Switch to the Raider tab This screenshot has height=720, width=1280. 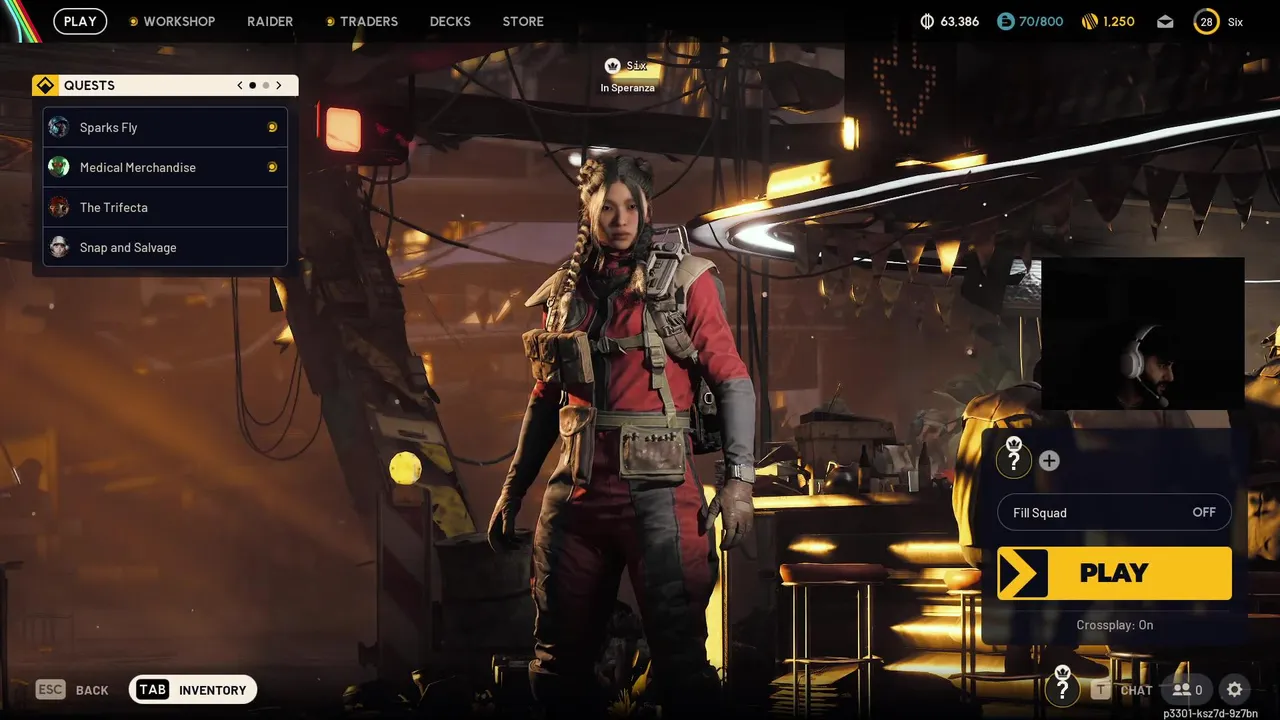click(270, 21)
